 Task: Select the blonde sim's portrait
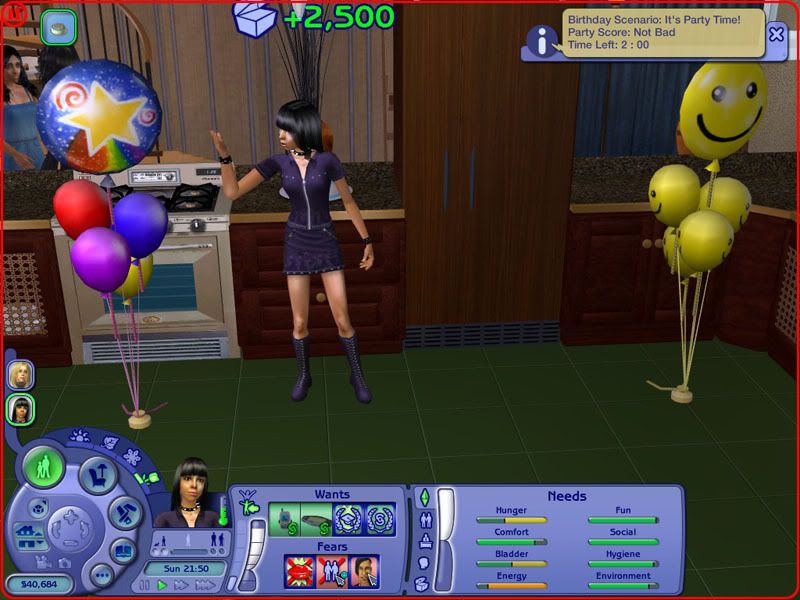21,374
